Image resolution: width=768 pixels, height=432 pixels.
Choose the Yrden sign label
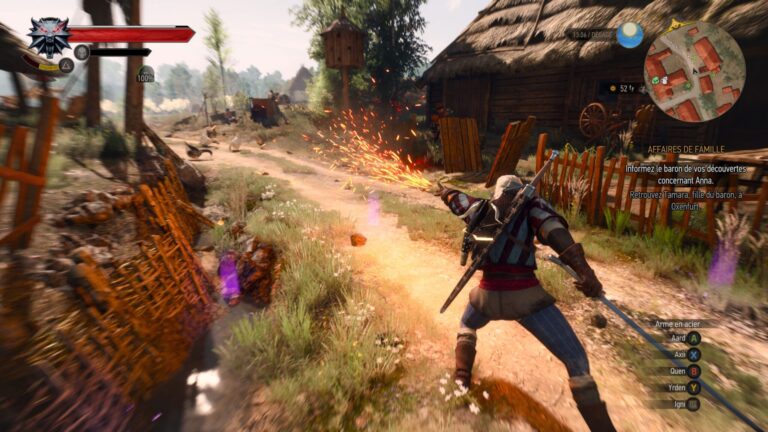676,387
